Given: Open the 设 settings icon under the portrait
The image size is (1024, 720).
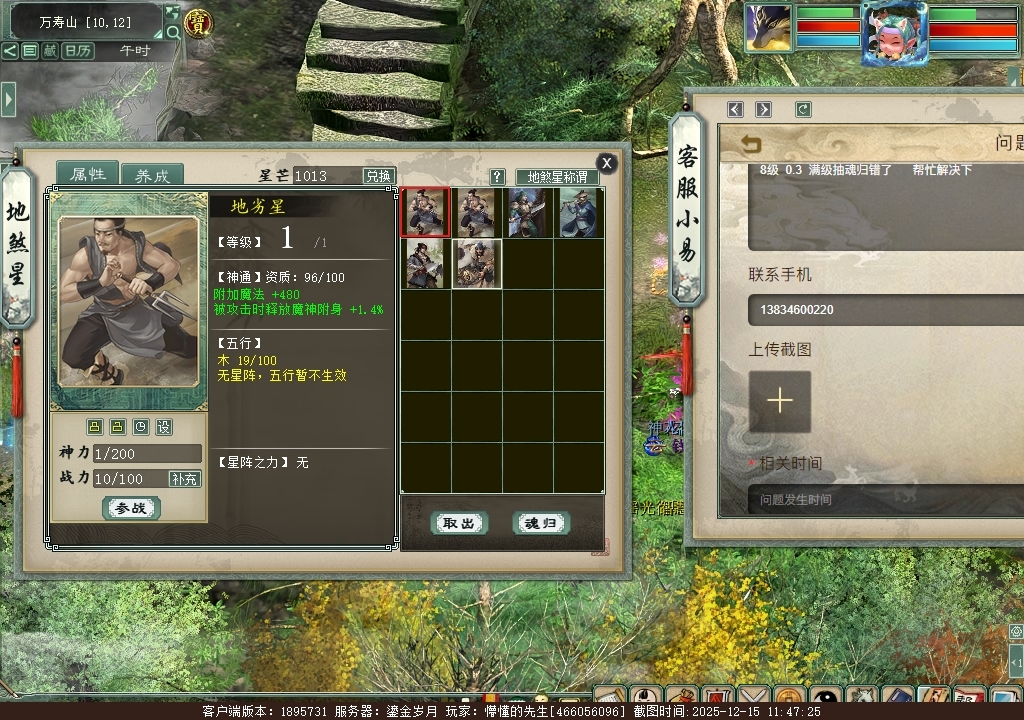Looking at the screenshot, I should coord(163,427).
